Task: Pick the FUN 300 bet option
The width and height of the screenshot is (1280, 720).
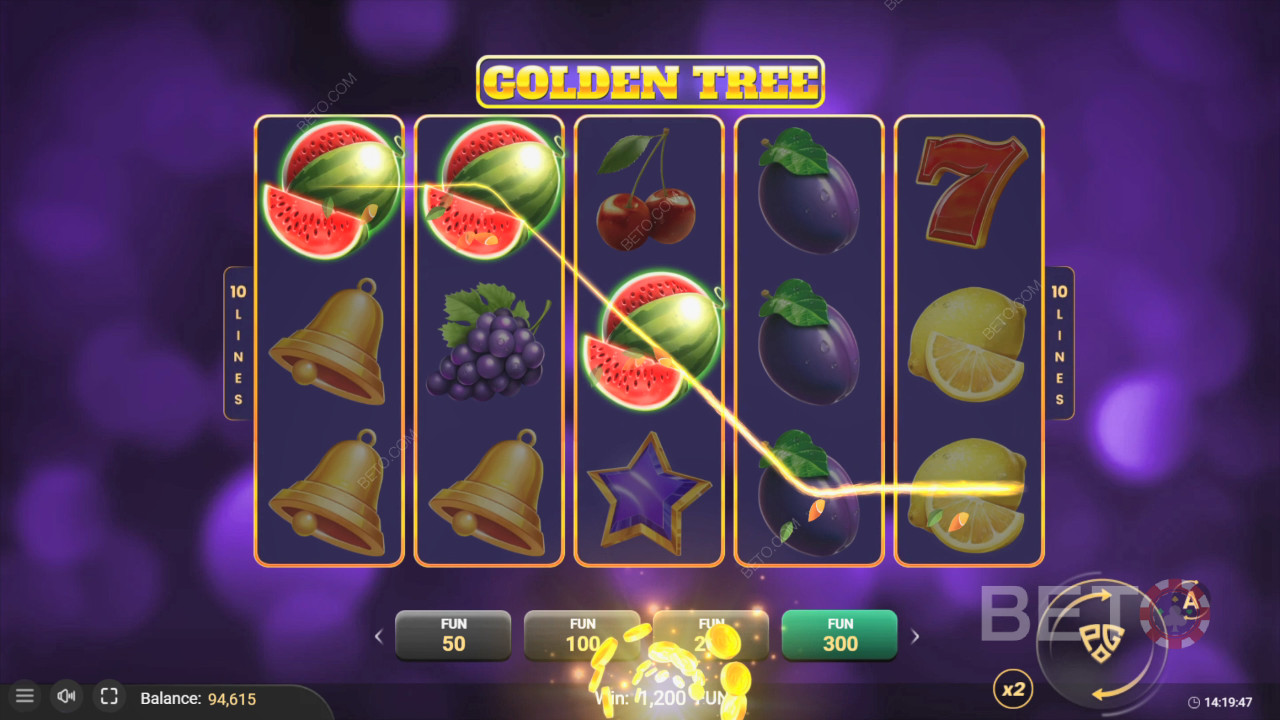Action: (x=839, y=635)
